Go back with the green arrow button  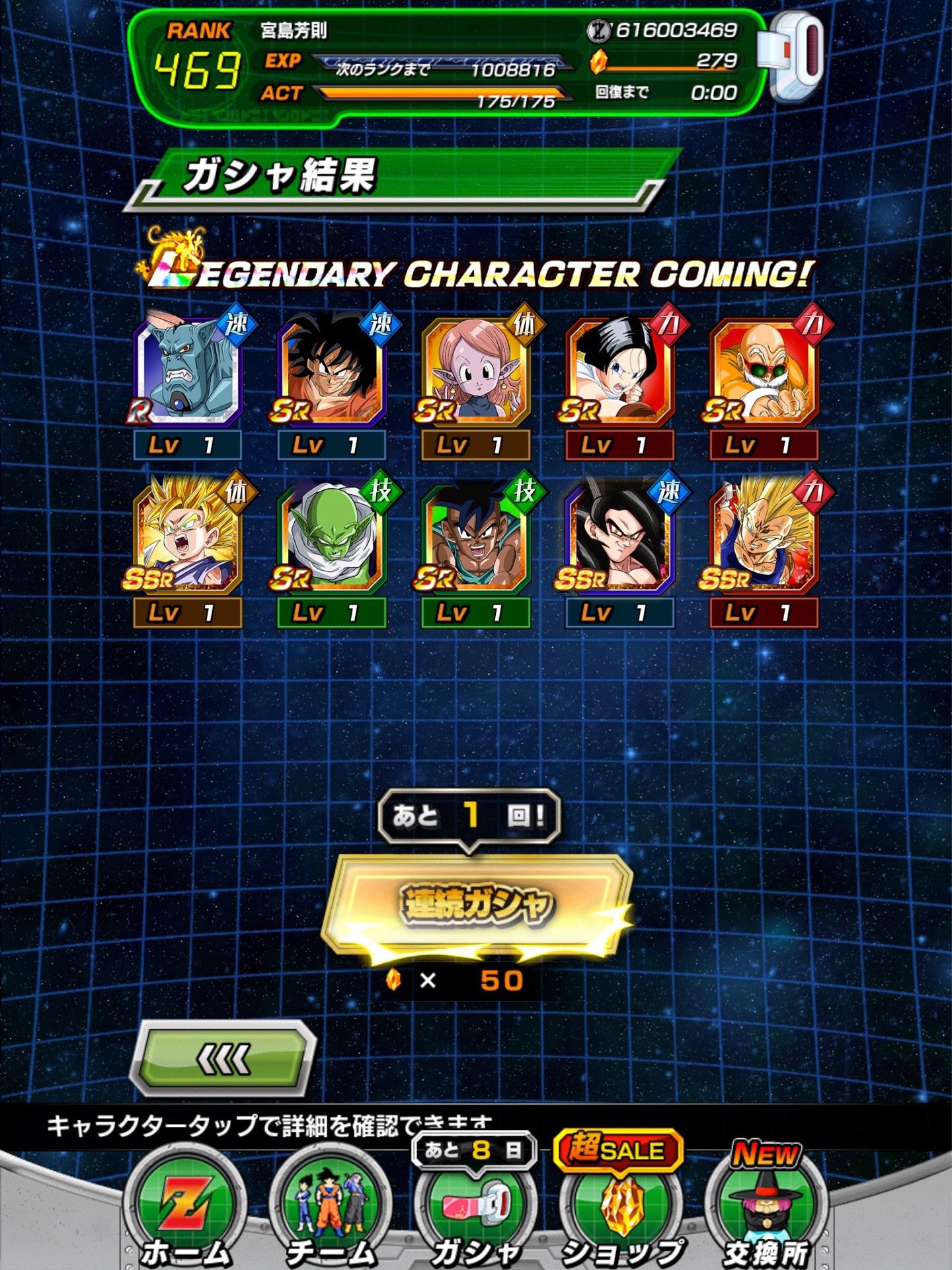[x=223, y=1060]
